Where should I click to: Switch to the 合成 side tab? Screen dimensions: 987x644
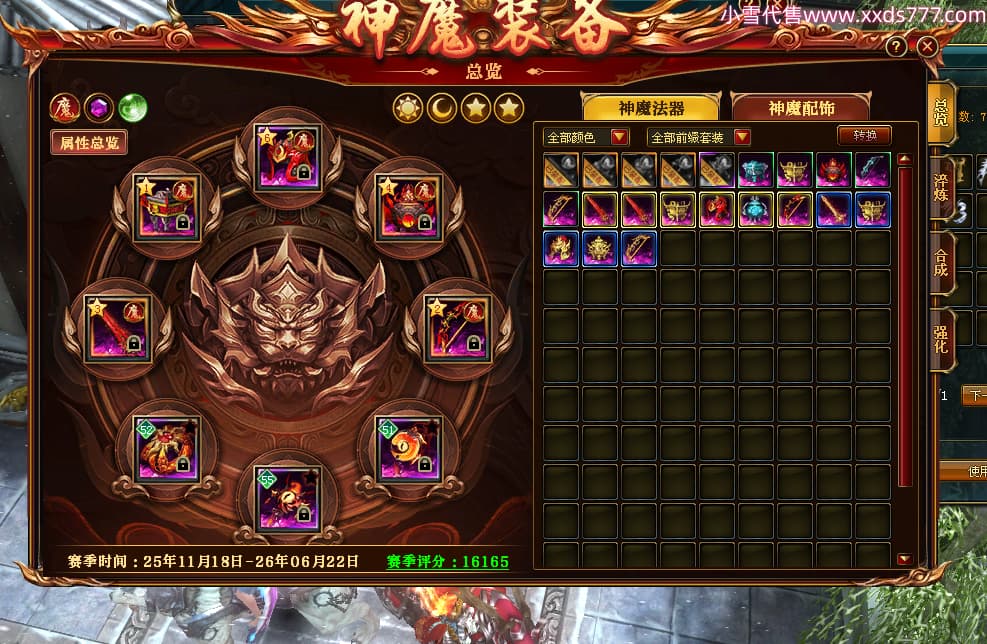click(941, 264)
